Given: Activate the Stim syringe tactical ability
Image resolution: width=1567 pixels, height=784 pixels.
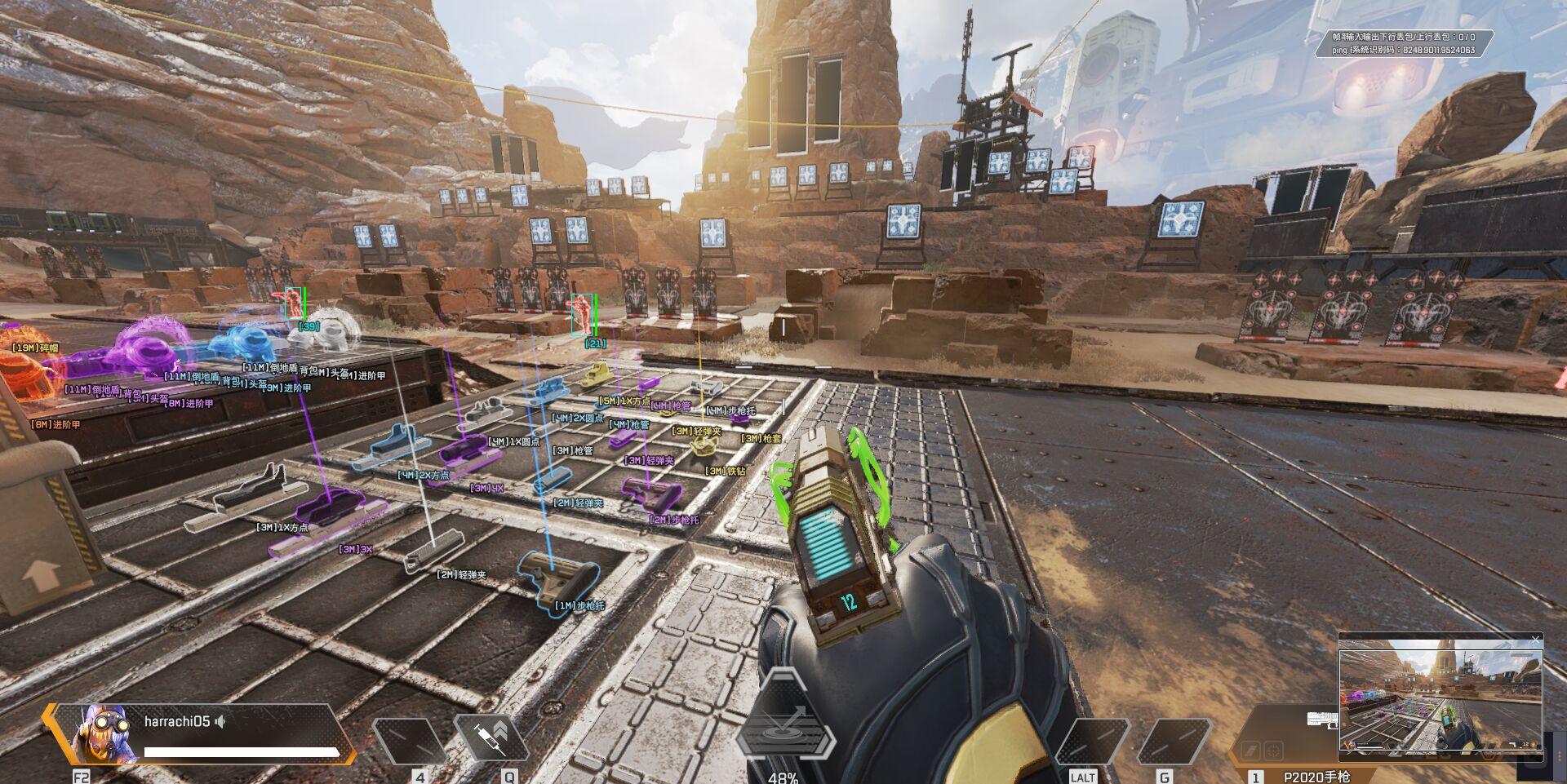Looking at the screenshot, I should tap(492, 738).
